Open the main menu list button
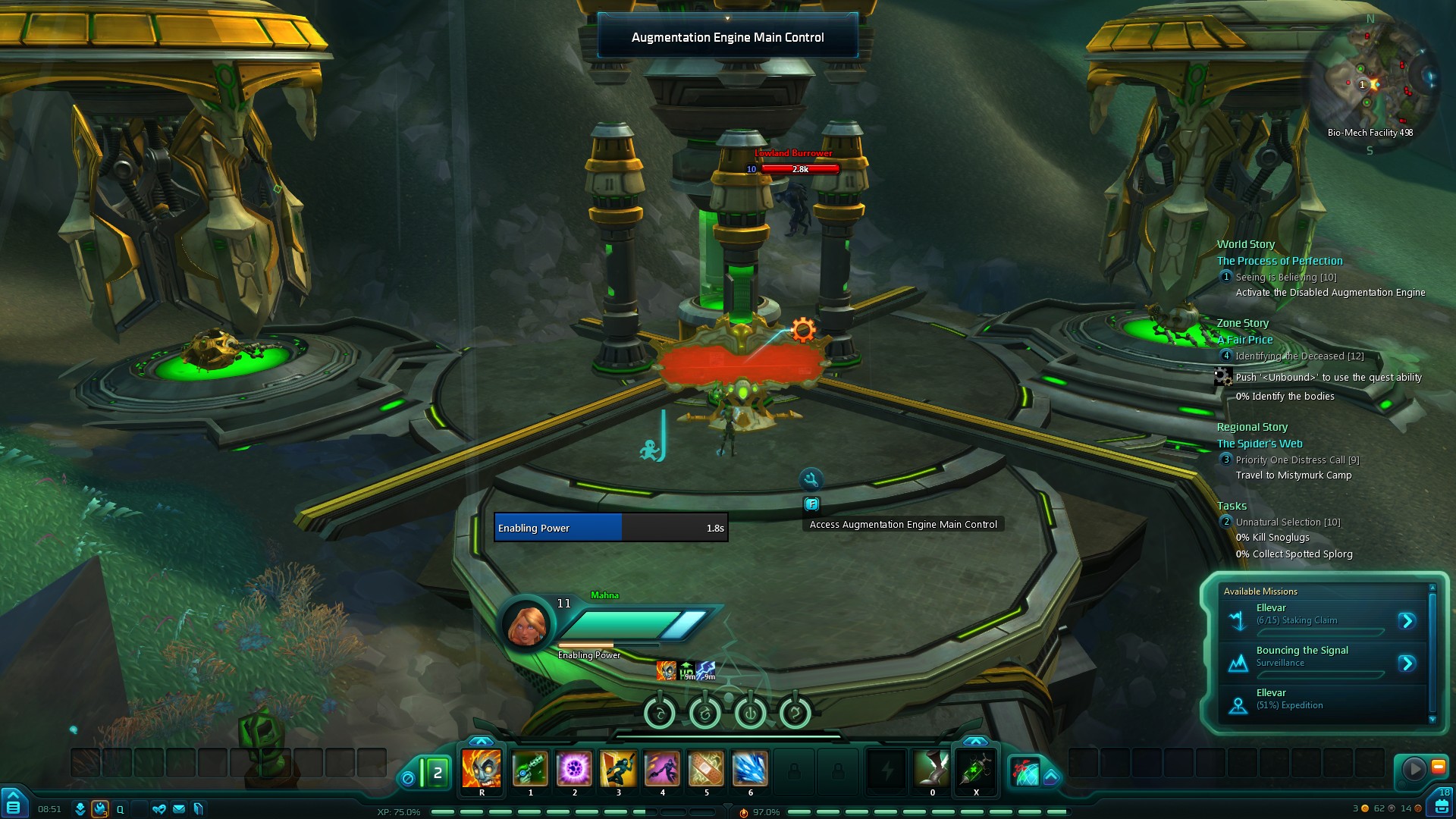1456x819 pixels. 14,805
